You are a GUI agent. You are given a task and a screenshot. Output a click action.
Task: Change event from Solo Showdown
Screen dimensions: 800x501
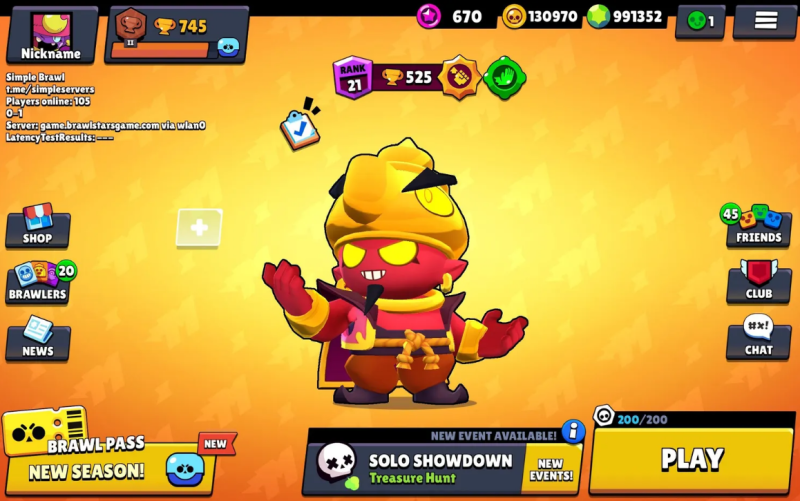click(442, 467)
